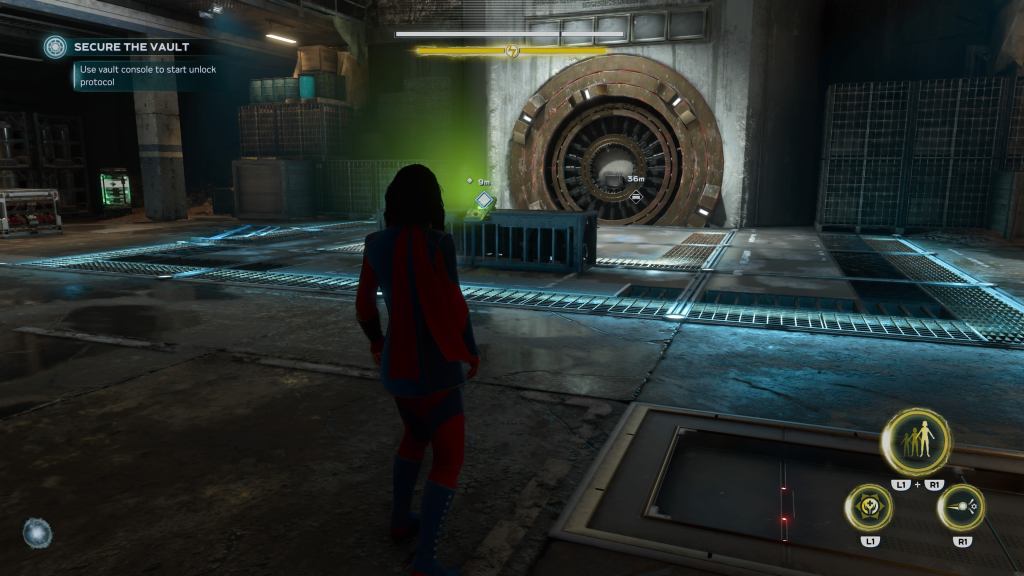The width and height of the screenshot is (1024, 576).
Task: Trigger the healing hands support ability
Action: pyautogui.click(x=869, y=507)
